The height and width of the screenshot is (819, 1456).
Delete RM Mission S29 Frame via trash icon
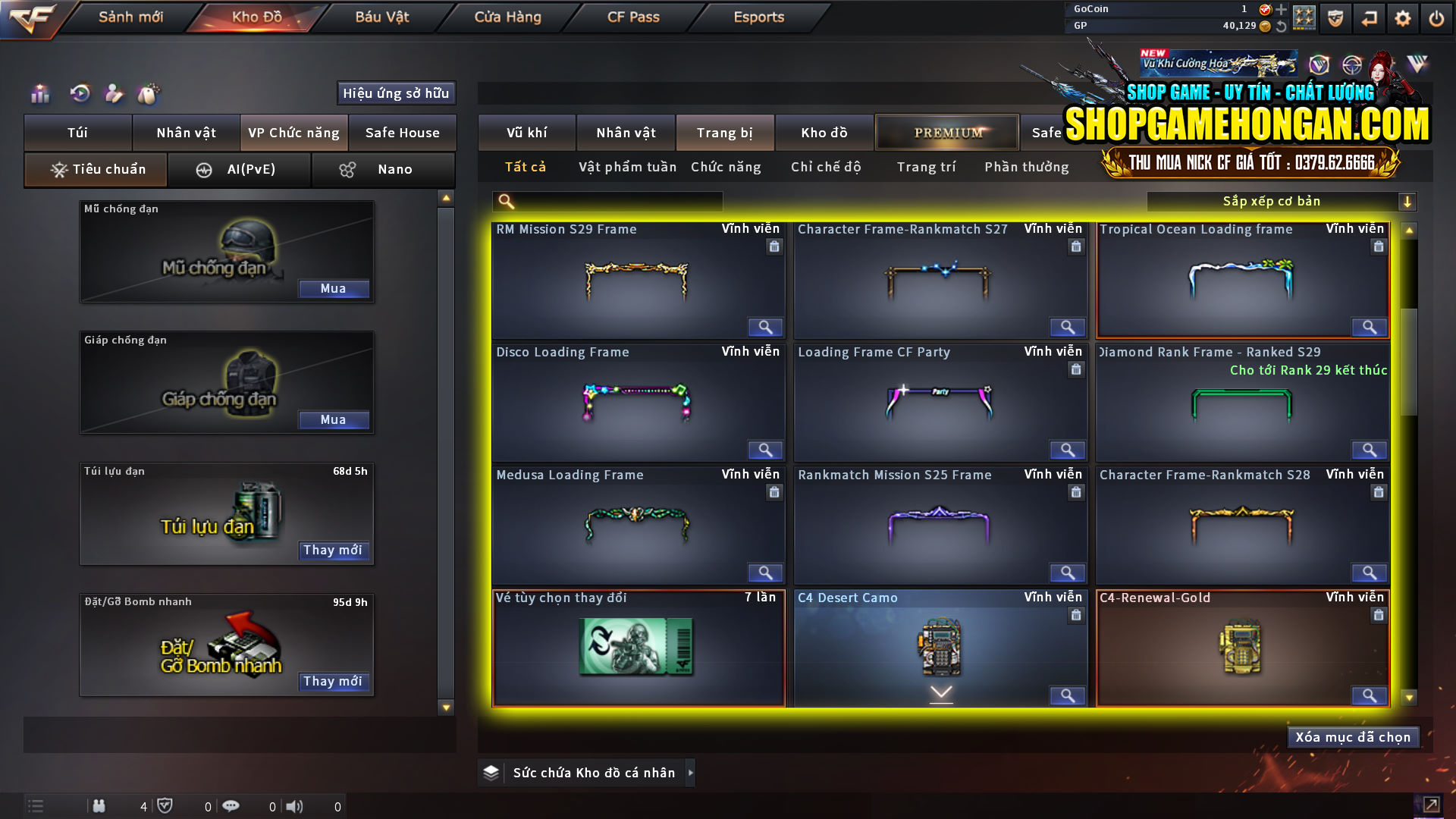tap(774, 246)
